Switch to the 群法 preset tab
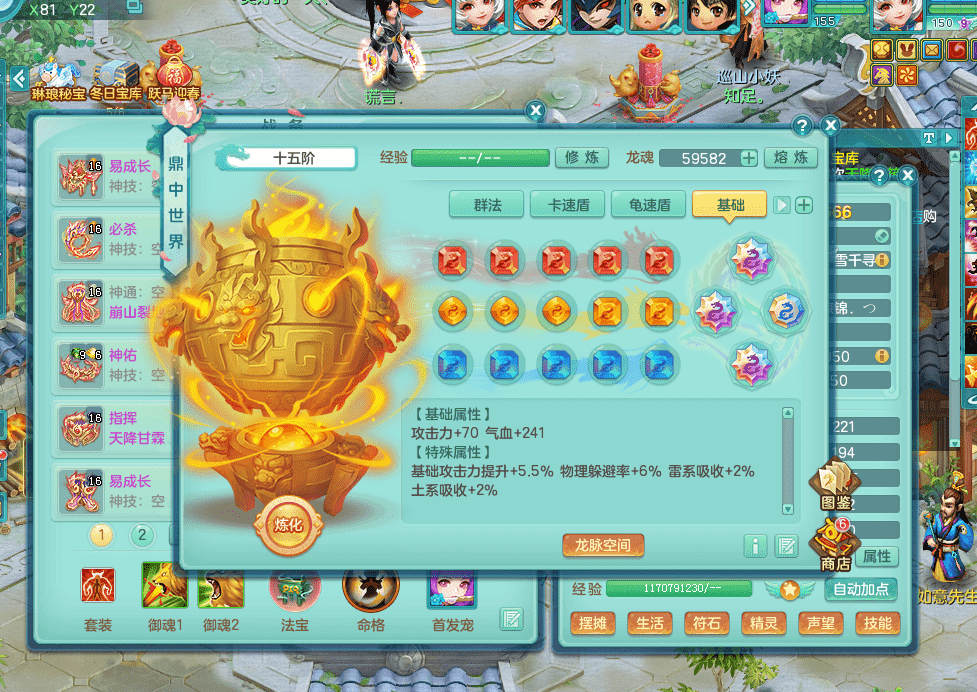This screenshot has height=692, width=977. [x=487, y=205]
